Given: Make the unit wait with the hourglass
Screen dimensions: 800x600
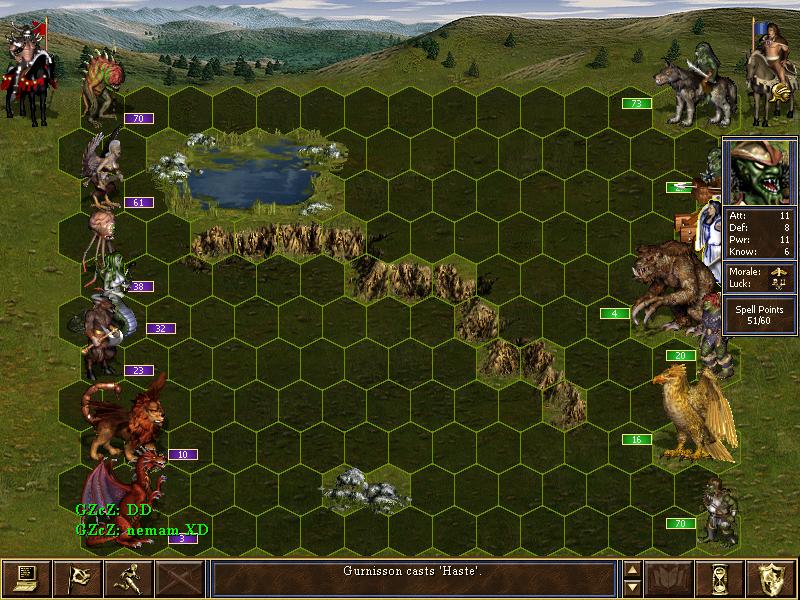Looking at the screenshot, I should 722,579.
